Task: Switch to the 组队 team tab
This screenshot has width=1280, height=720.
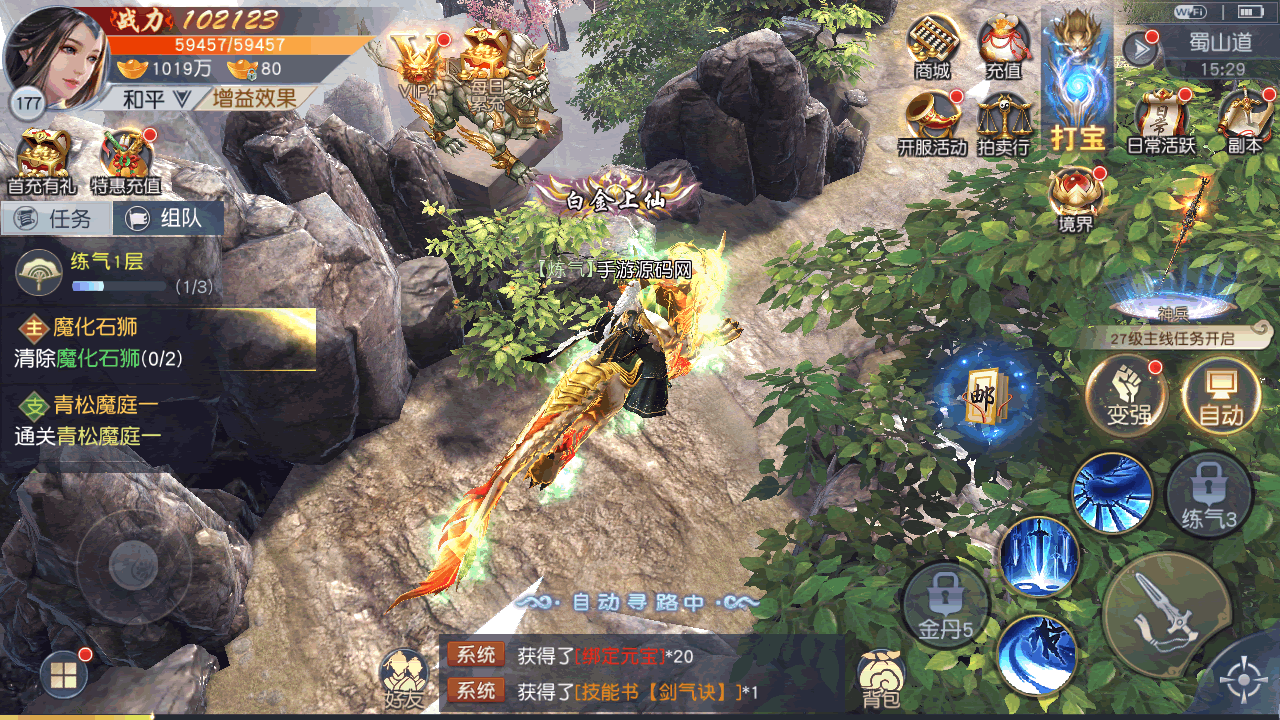Action: click(167, 218)
